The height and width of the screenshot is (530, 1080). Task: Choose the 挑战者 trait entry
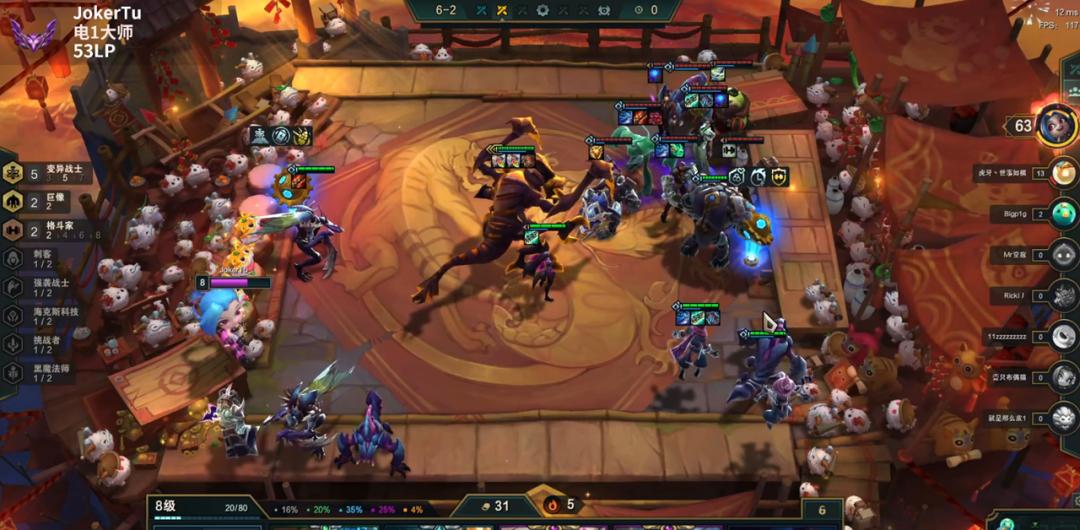click(40, 344)
